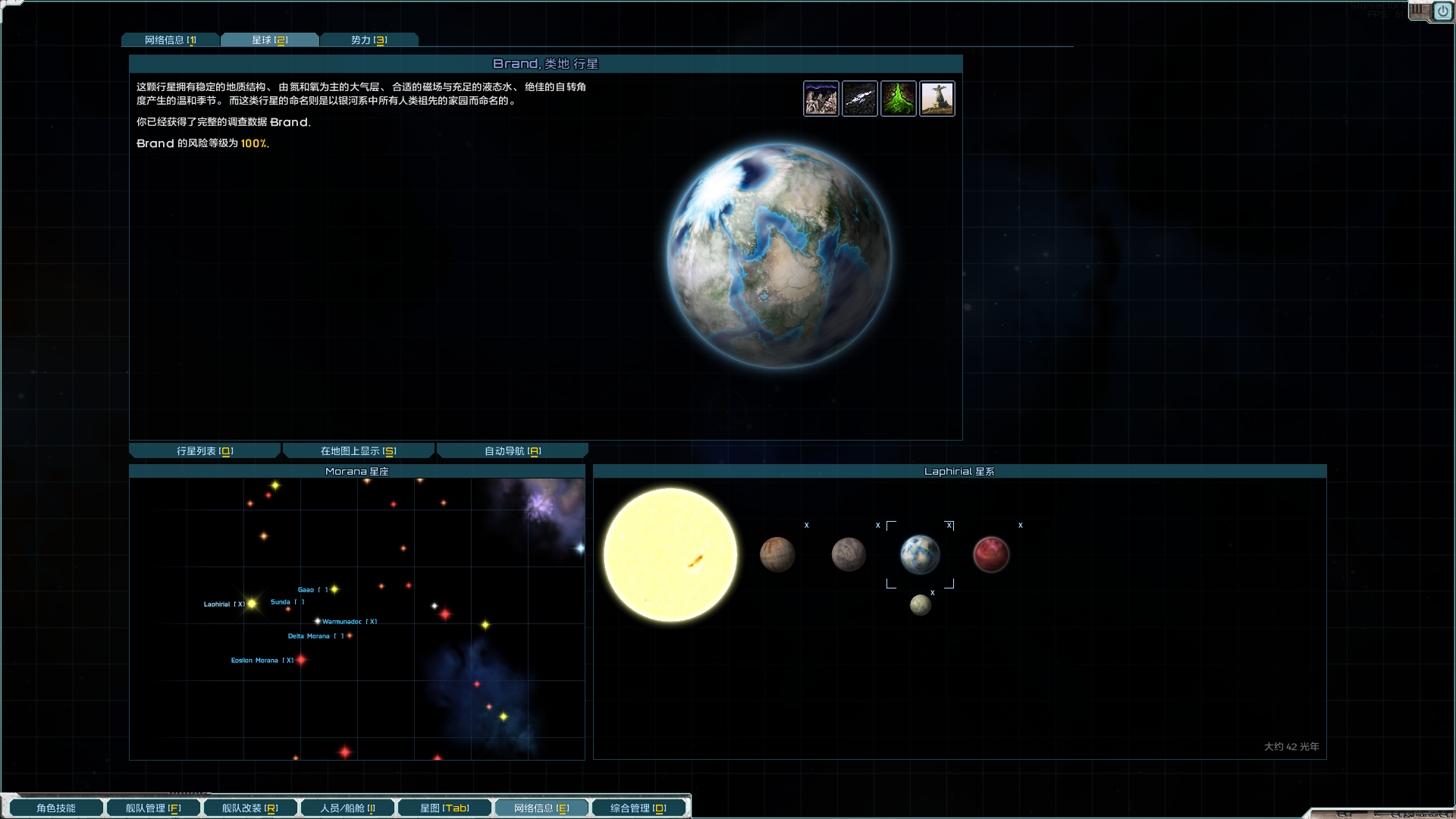Select the green volcanic activity condition icon
The height and width of the screenshot is (819, 1456).
(x=899, y=98)
